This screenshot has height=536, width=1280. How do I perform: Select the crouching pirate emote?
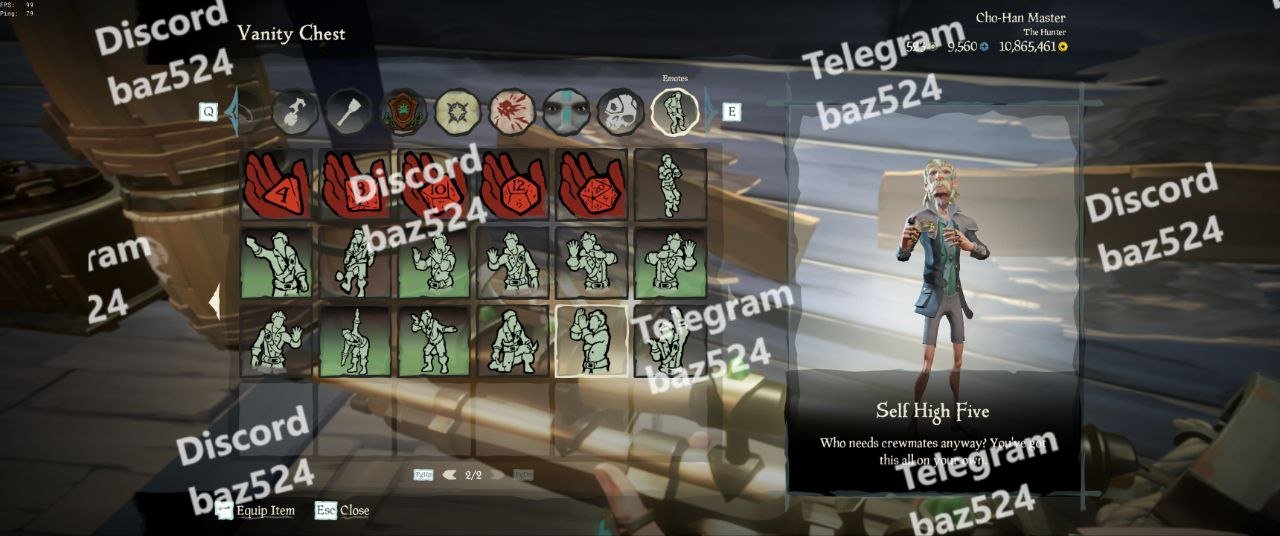[513, 340]
